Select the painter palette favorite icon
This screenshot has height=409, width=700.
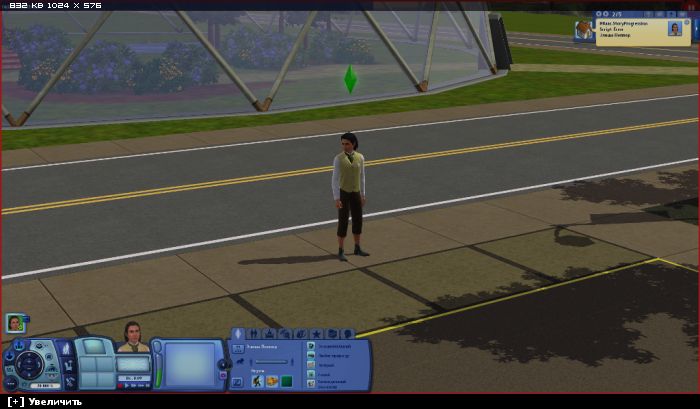pyautogui.click(x=272, y=381)
